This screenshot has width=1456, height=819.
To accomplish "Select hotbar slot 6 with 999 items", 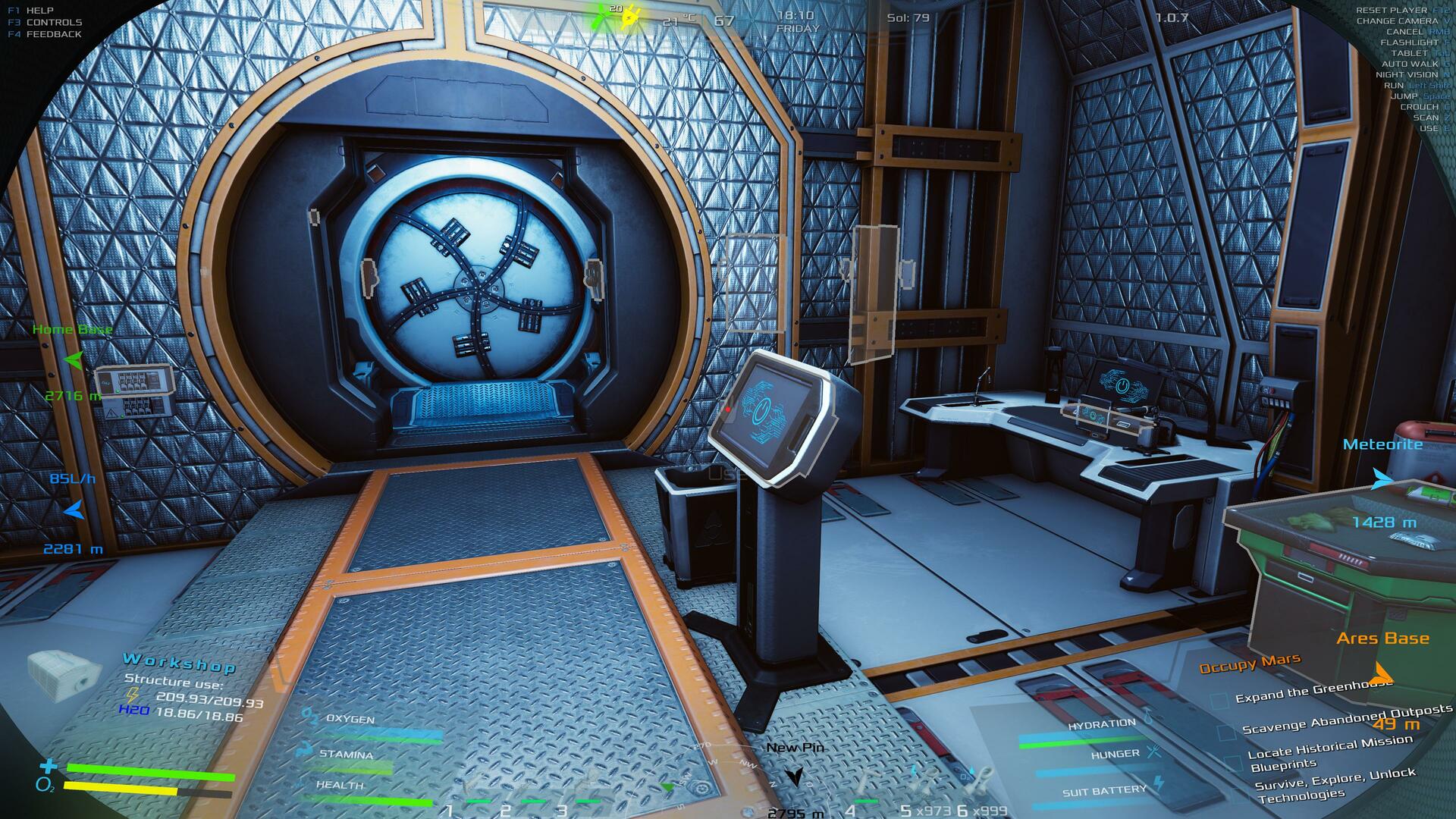I will pos(980,781).
